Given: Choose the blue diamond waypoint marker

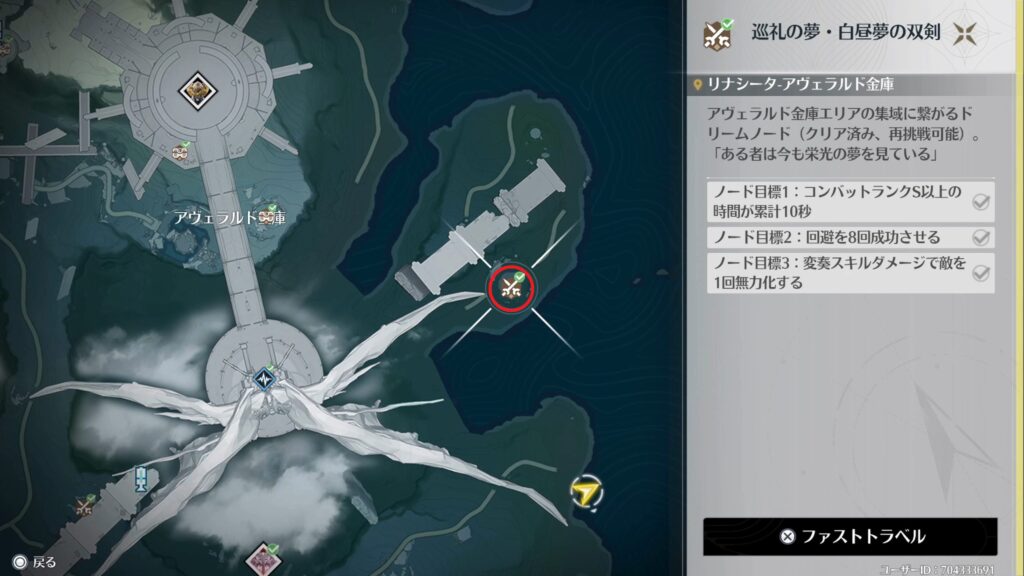Looking at the screenshot, I should pos(264,378).
